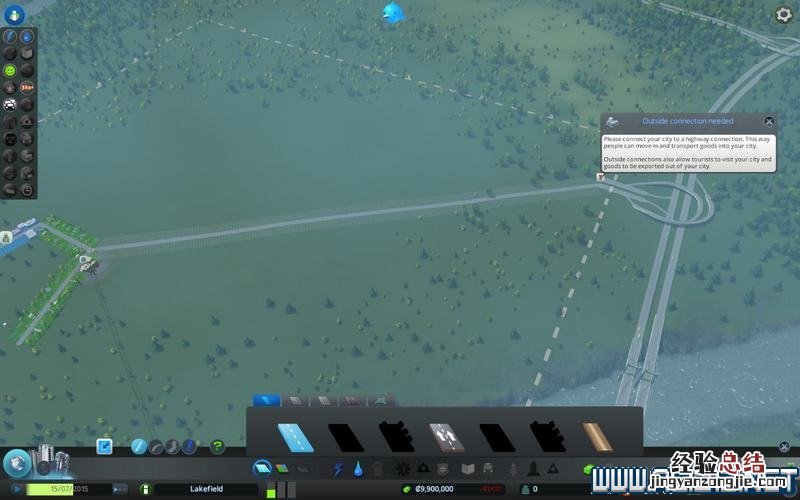This screenshot has height=500, width=800.
Task: Open the milestones globe button
Action: pyautogui.click(x=16, y=464)
